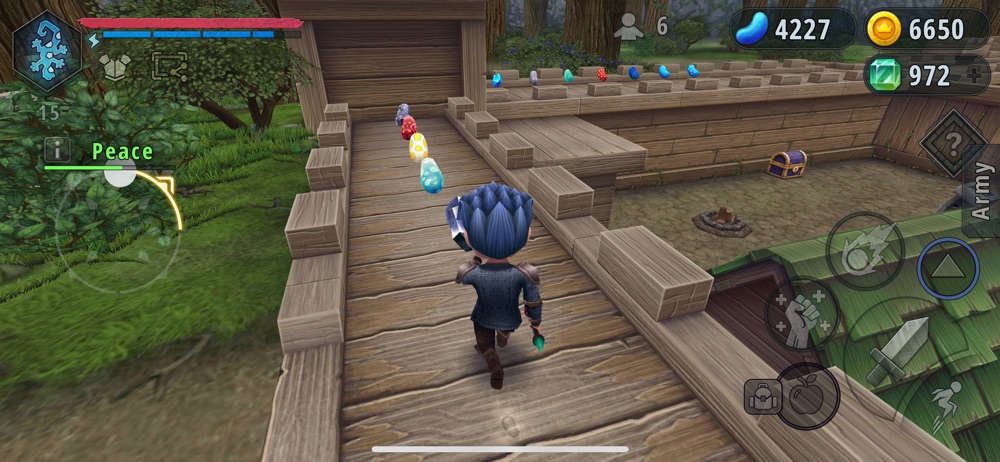
Task: Open the info button beside Peace
Action: coord(57,150)
